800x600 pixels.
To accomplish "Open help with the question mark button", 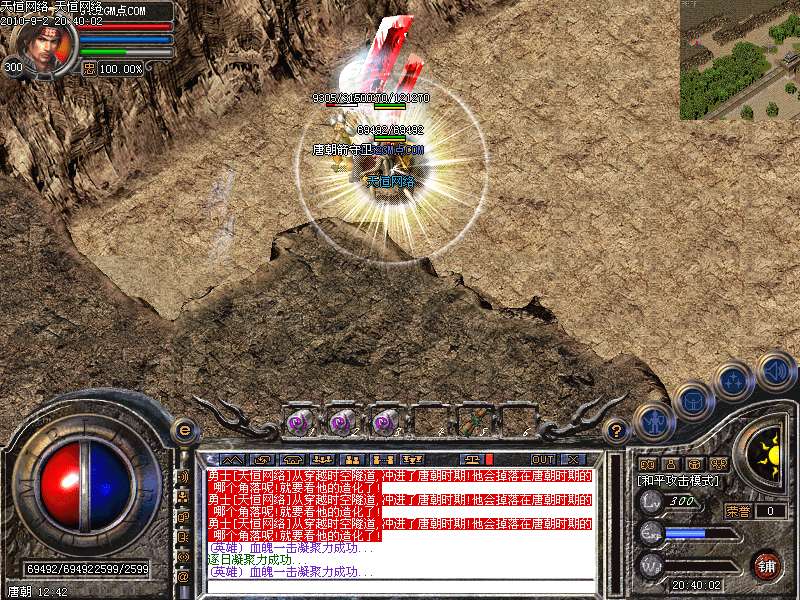I will point(618,431).
